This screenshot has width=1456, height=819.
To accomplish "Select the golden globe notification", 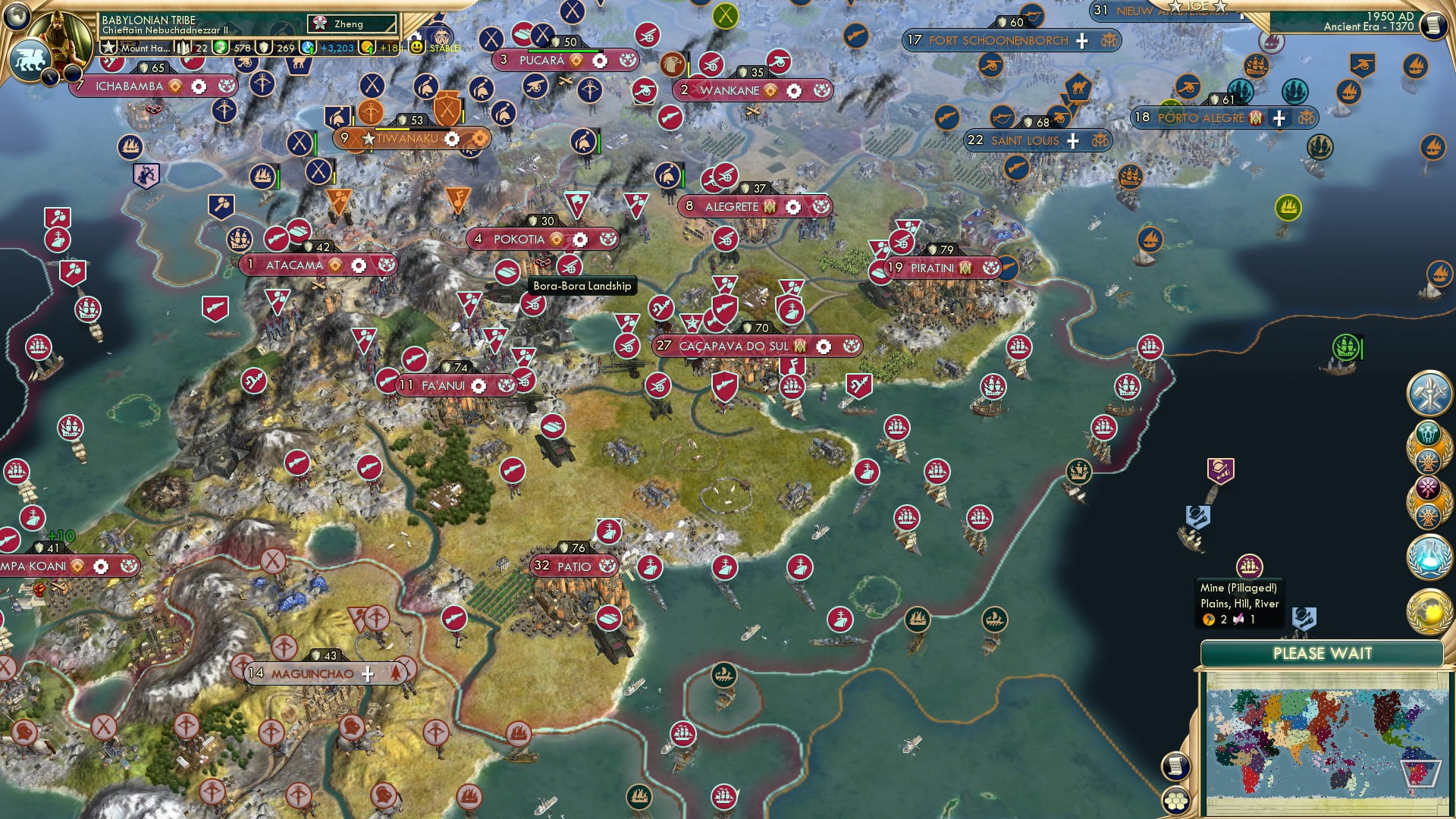I will 1429,610.
